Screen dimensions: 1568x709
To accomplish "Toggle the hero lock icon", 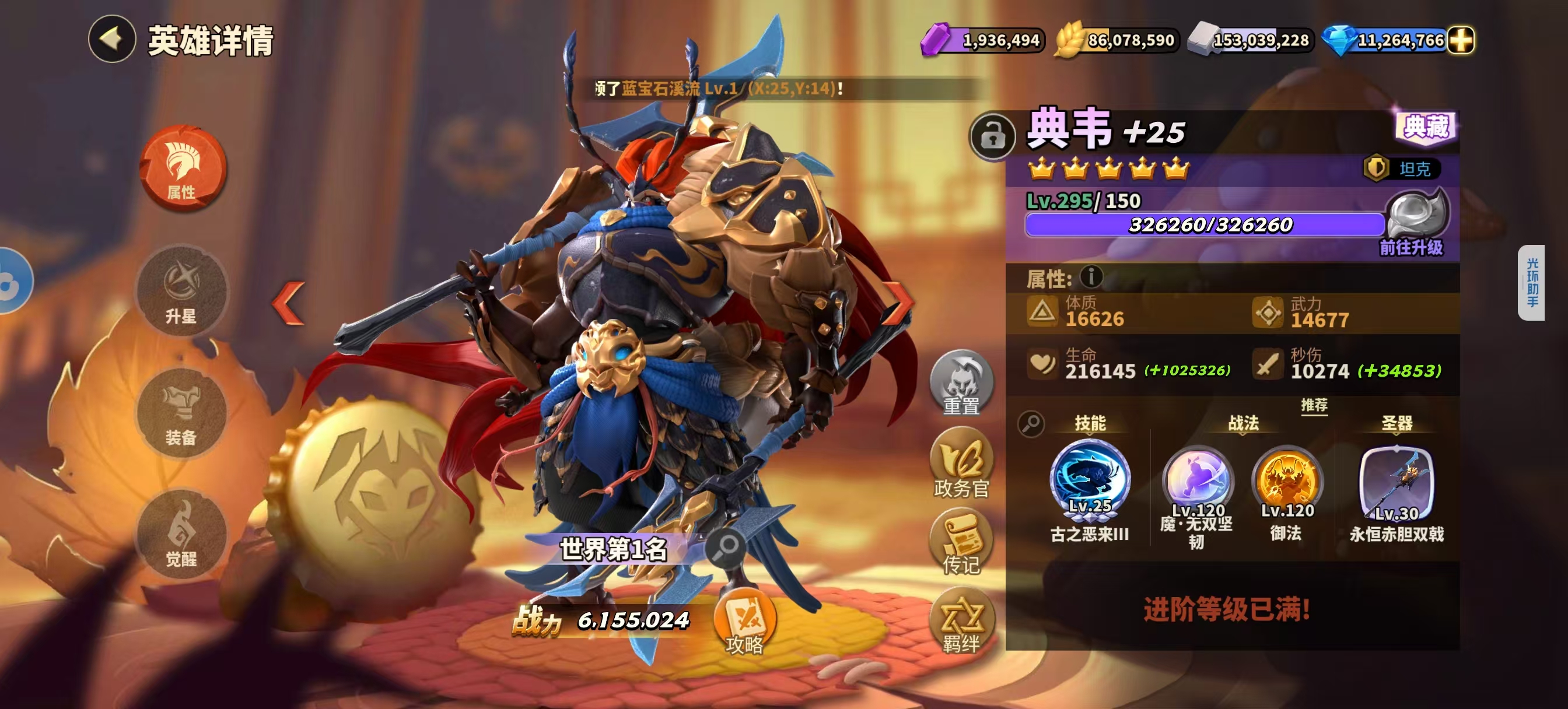I will point(993,136).
